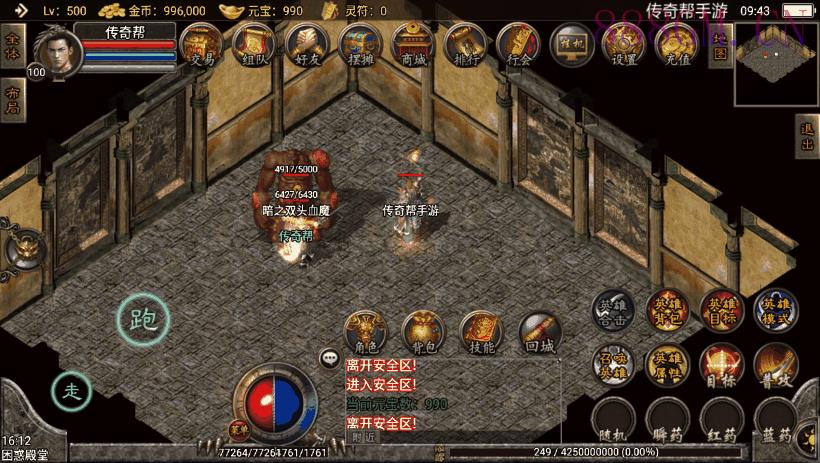Select the 召唤英雄 summon hero button
The image size is (820, 463).
tap(609, 365)
